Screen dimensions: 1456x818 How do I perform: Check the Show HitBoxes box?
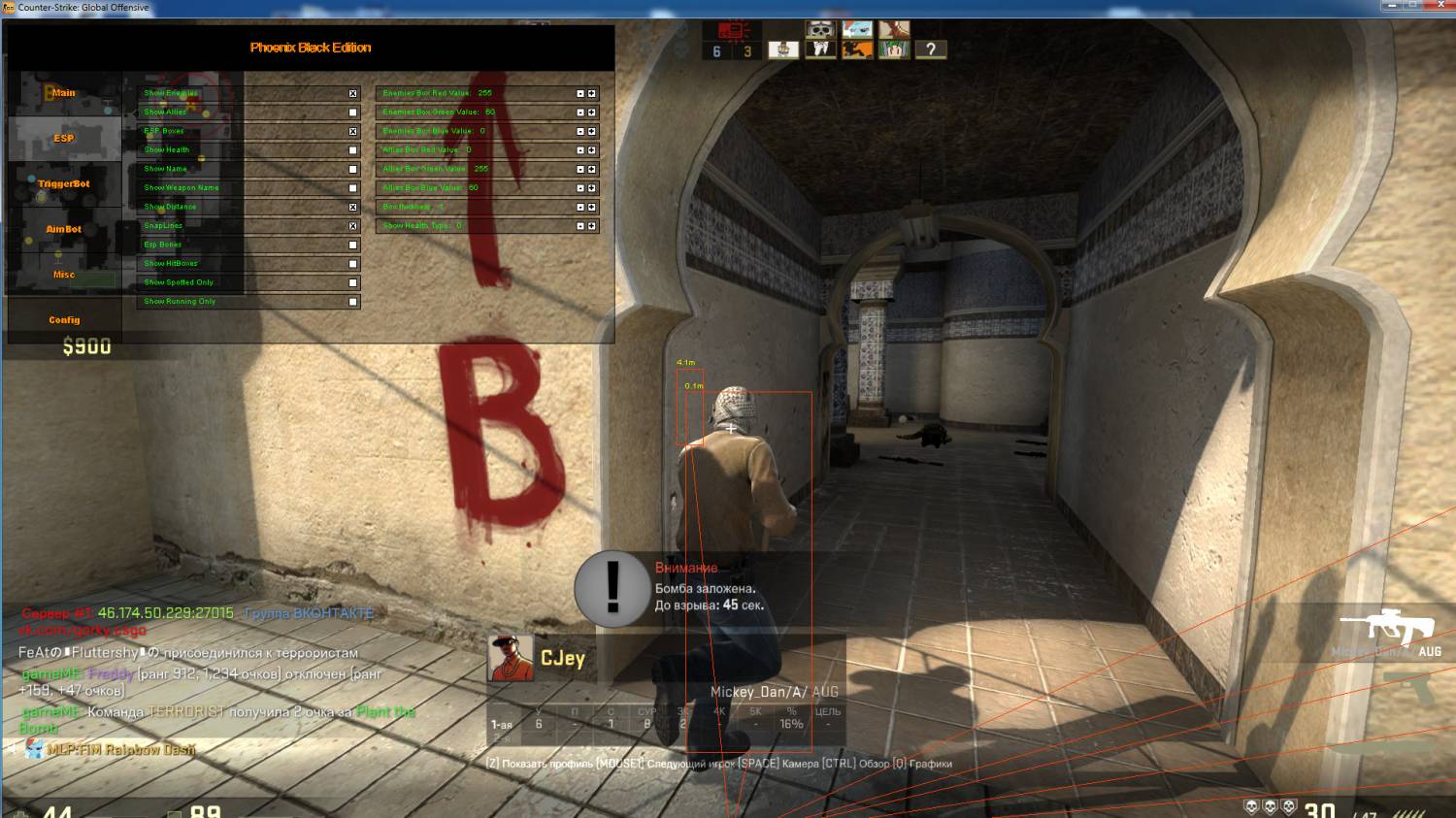tap(353, 264)
